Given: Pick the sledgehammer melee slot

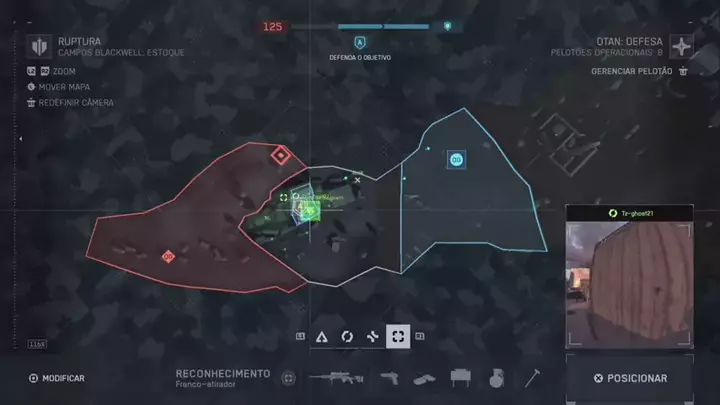Looking at the screenshot, I should [533, 378].
